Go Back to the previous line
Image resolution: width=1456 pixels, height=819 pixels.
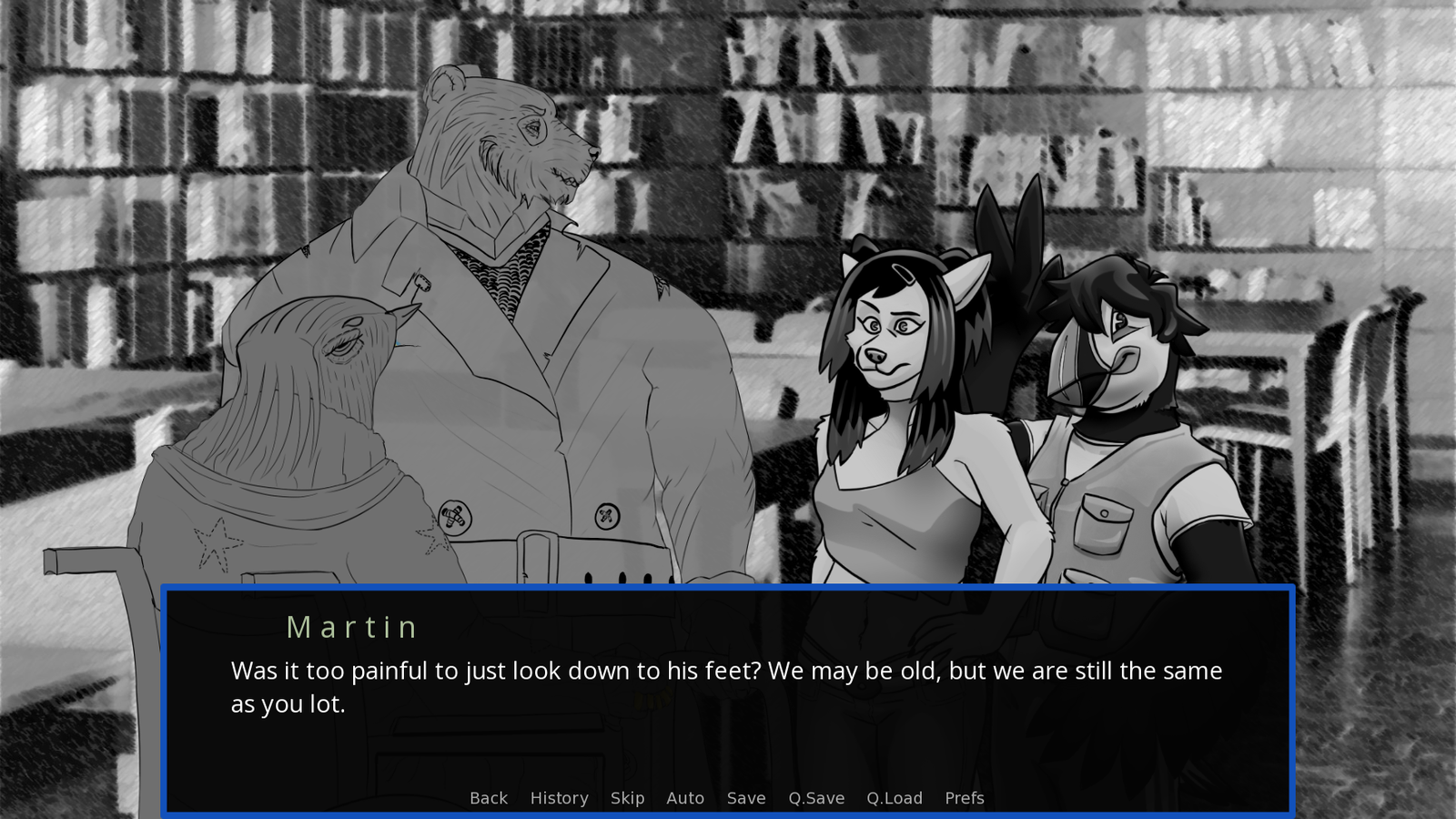pos(489,798)
